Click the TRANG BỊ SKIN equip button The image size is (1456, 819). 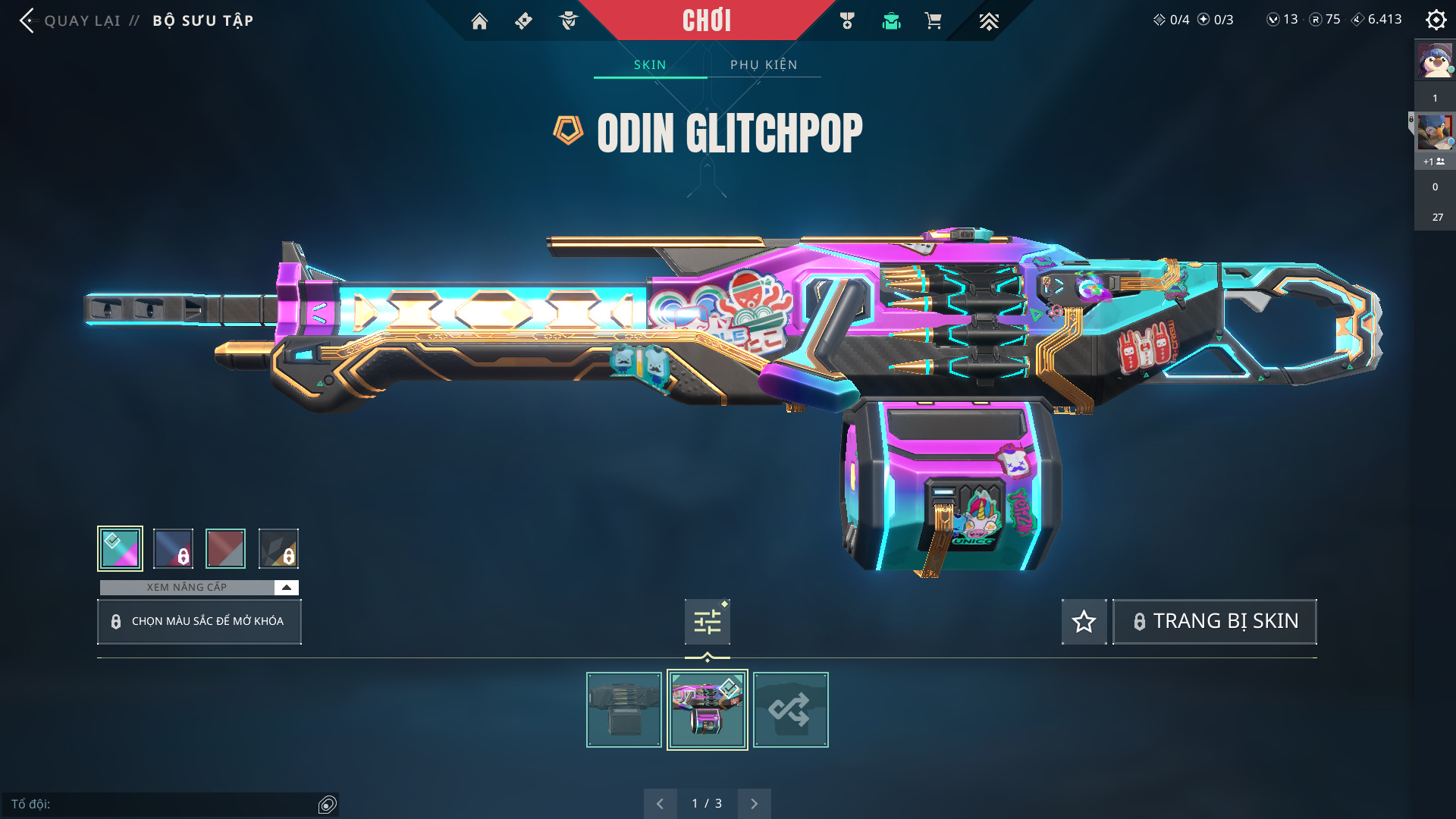(1214, 622)
